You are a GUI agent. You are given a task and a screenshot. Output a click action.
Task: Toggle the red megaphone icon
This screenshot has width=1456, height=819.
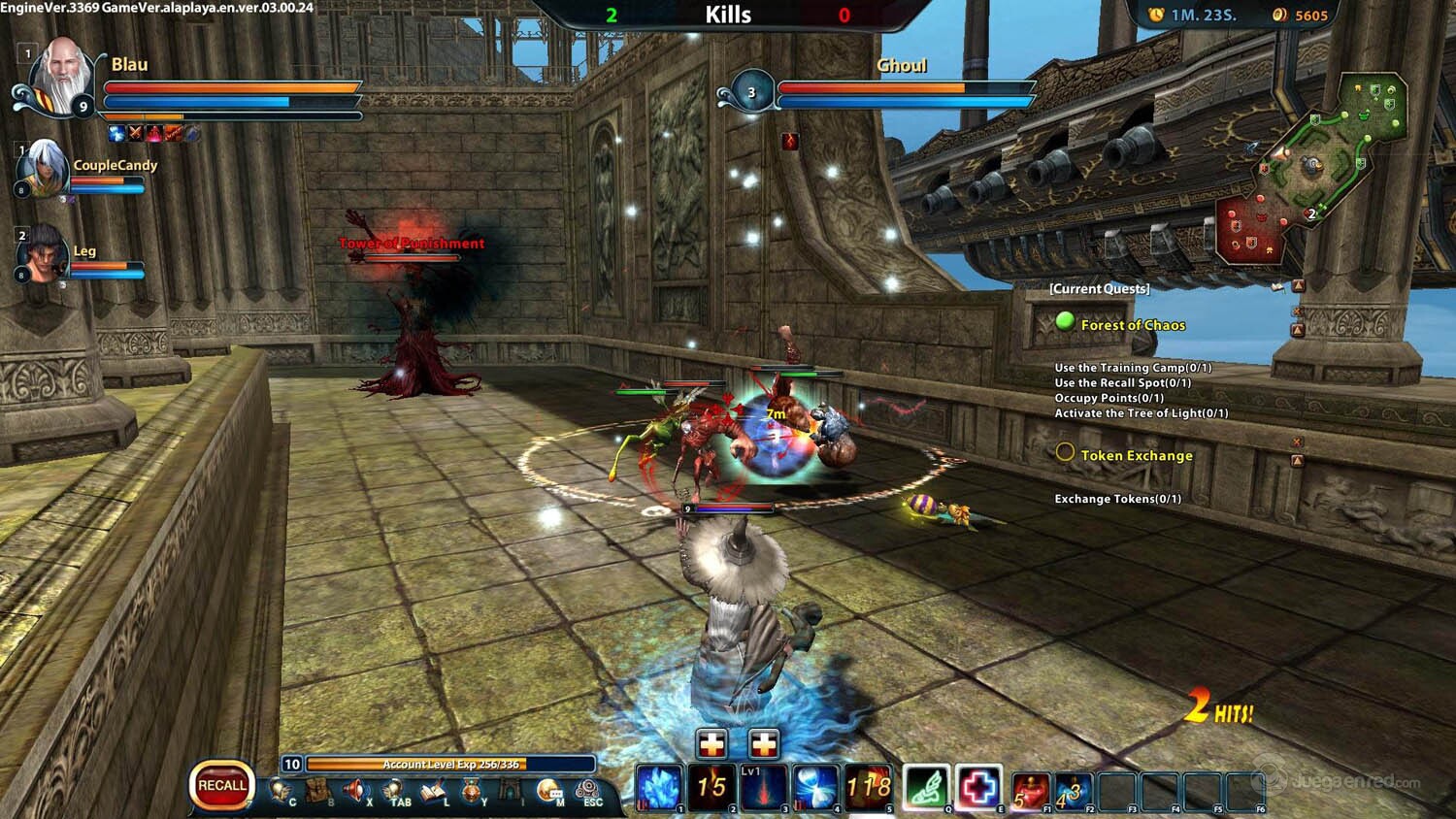pos(355,791)
